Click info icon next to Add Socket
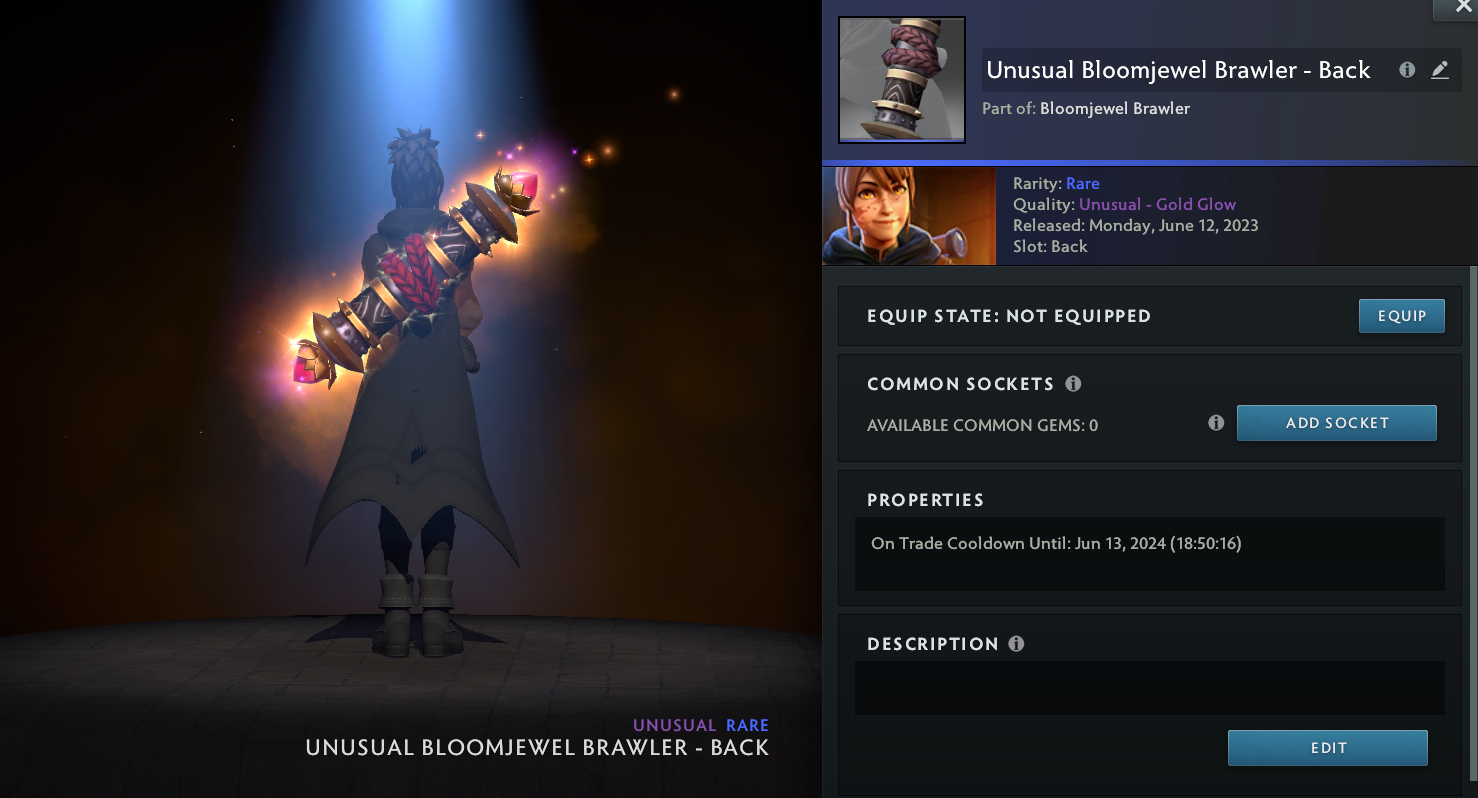The image size is (1478, 798). point(1216,423)
